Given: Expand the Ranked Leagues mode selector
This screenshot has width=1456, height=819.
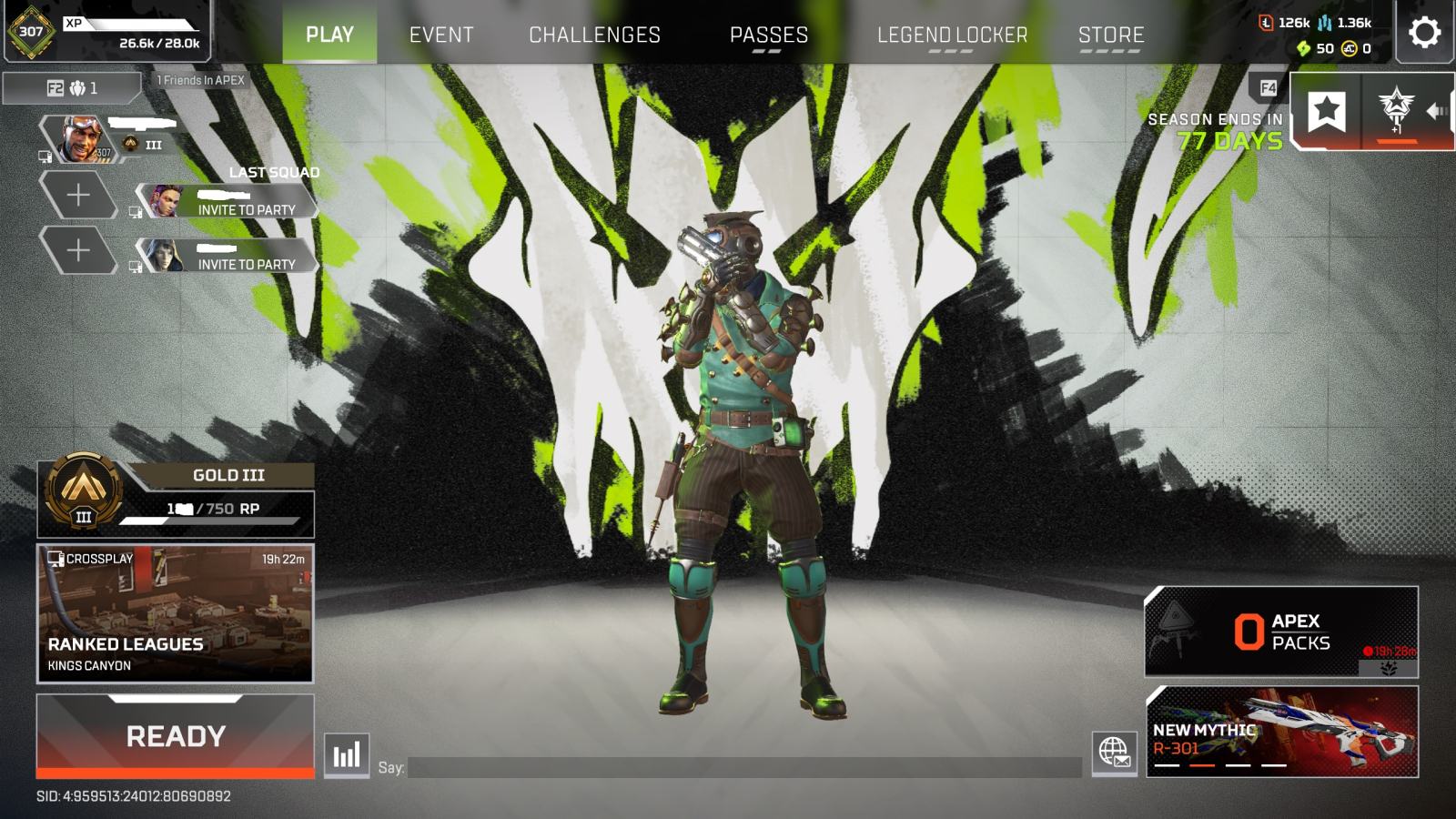Looking at the screenshot, I should coord(173,614).
